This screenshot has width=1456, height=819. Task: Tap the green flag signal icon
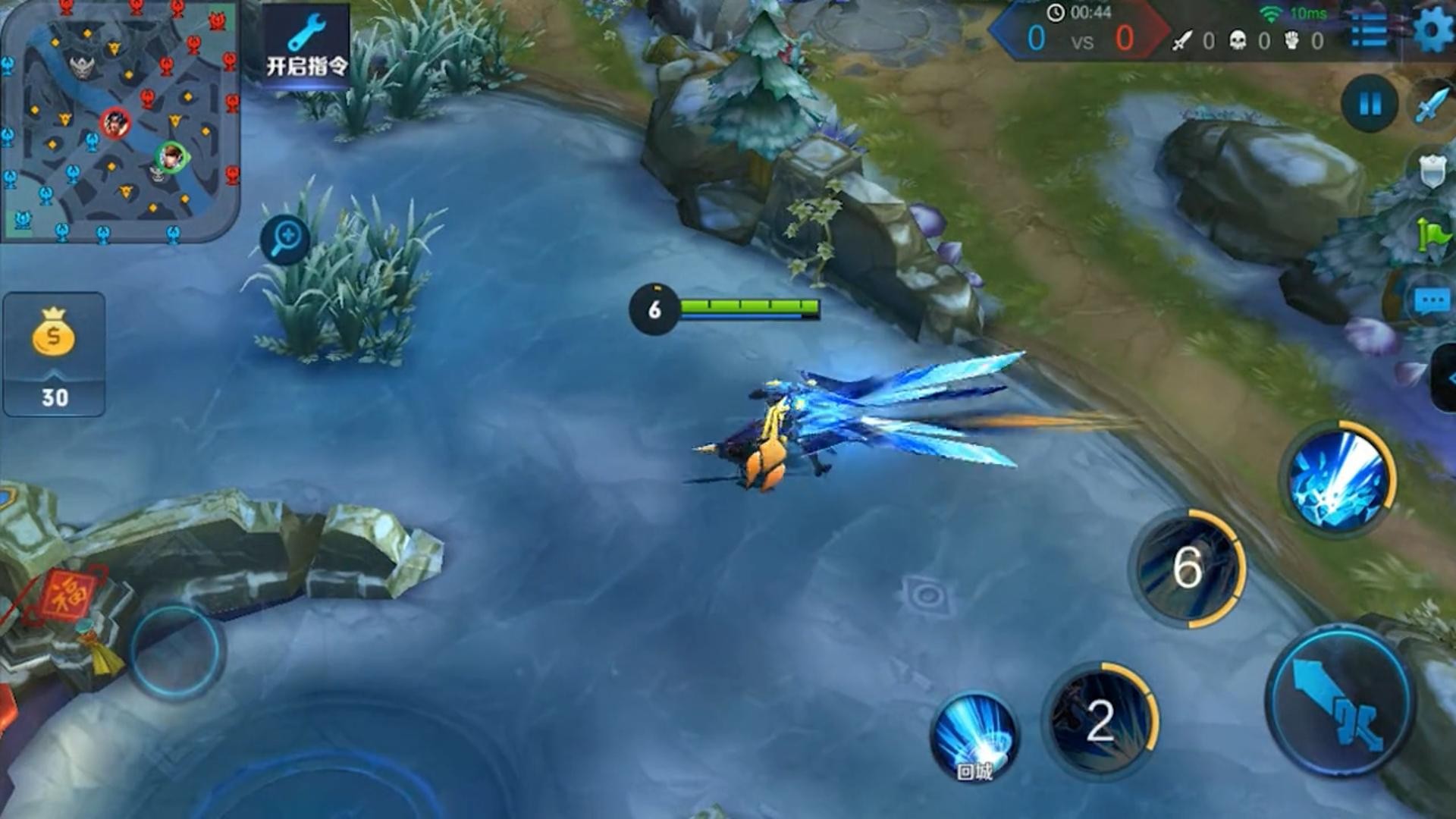pyautogui.click(x=1432, y=235)
